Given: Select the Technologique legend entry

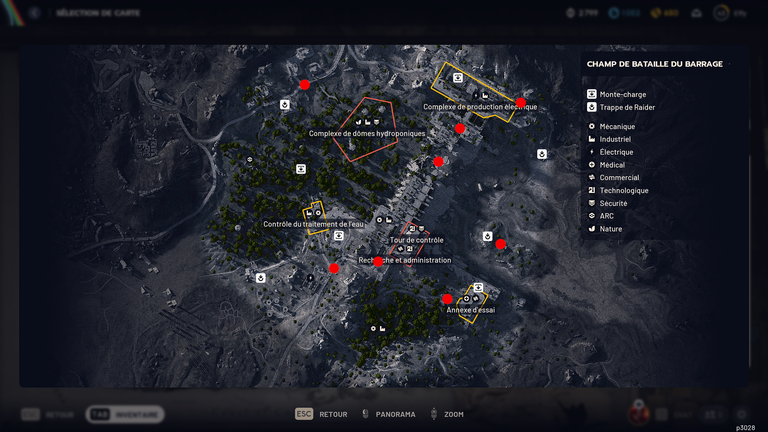Looking at the screenshot, I should pos(624,190).
